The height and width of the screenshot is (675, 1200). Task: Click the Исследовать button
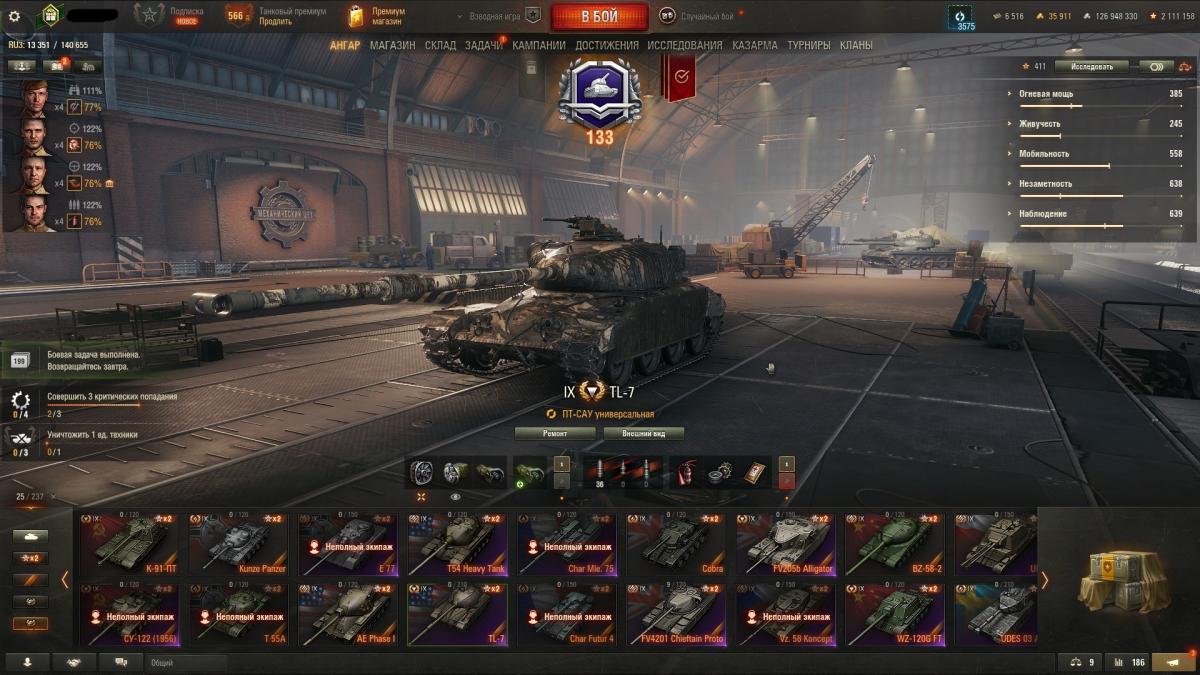[x=1091, y=66]
